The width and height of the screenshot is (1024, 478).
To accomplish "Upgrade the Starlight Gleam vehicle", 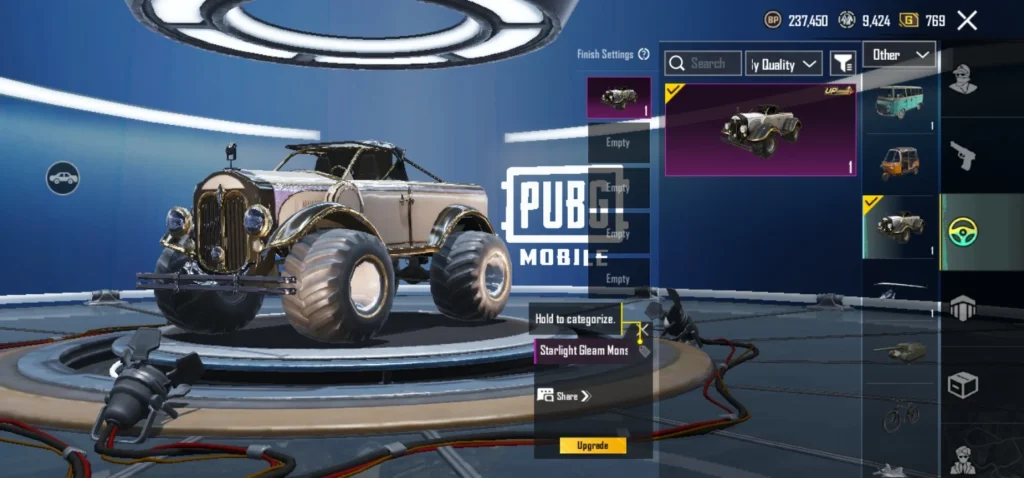I will pos(593,445).
